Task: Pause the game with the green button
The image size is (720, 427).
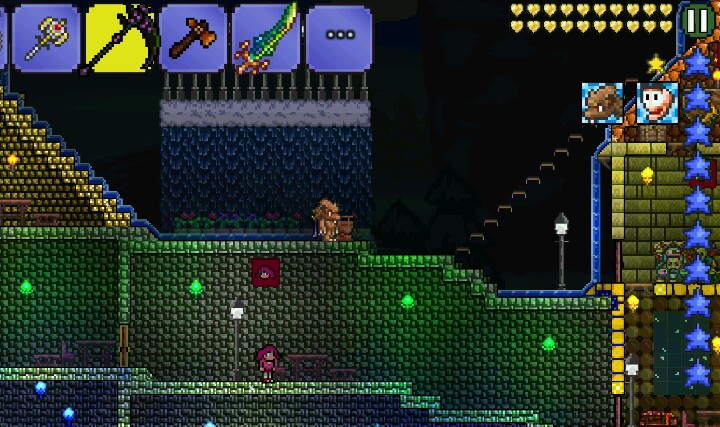Action: (695, 20)
